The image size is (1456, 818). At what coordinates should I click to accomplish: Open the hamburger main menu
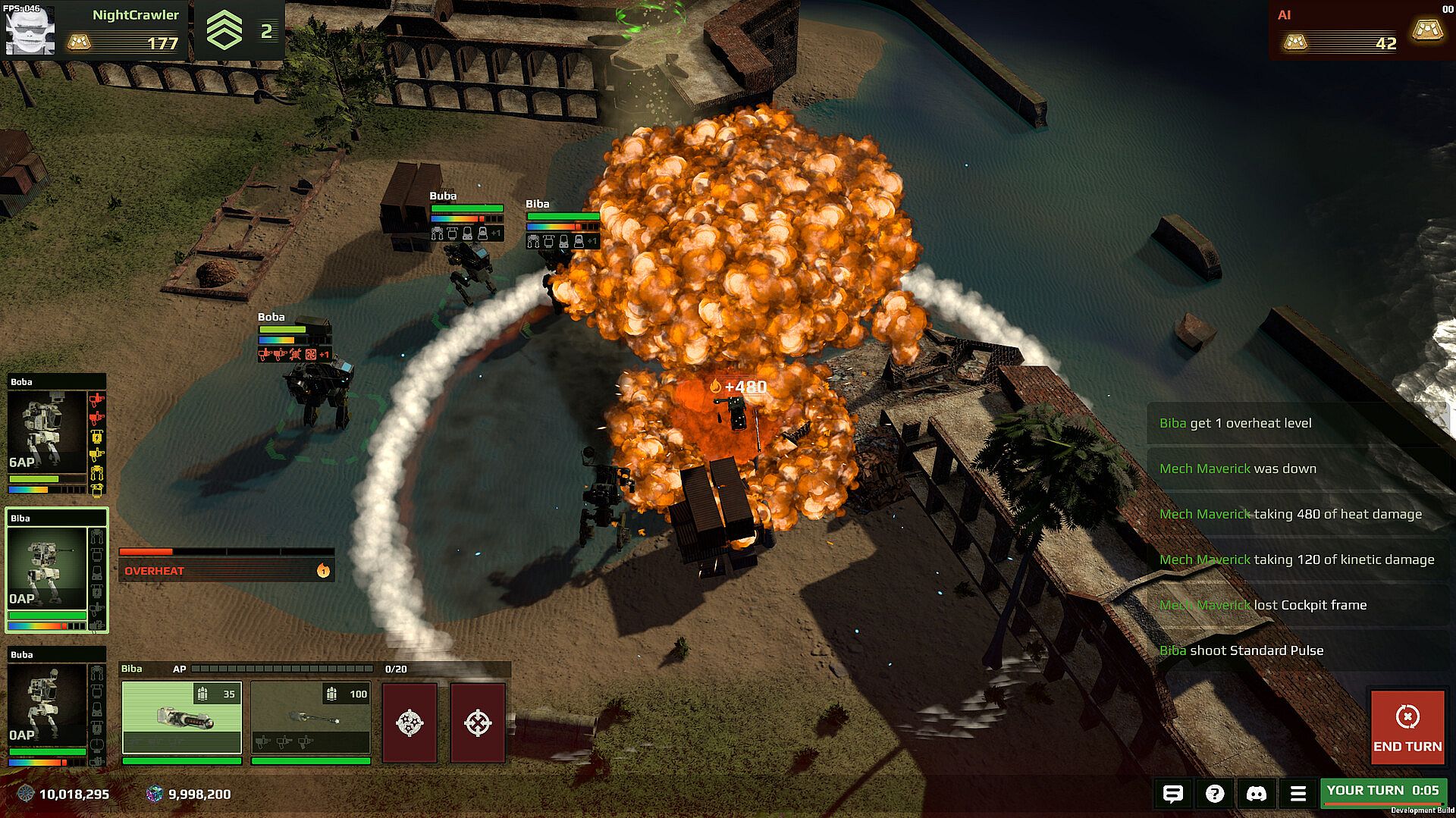[x=1298, y=793]
